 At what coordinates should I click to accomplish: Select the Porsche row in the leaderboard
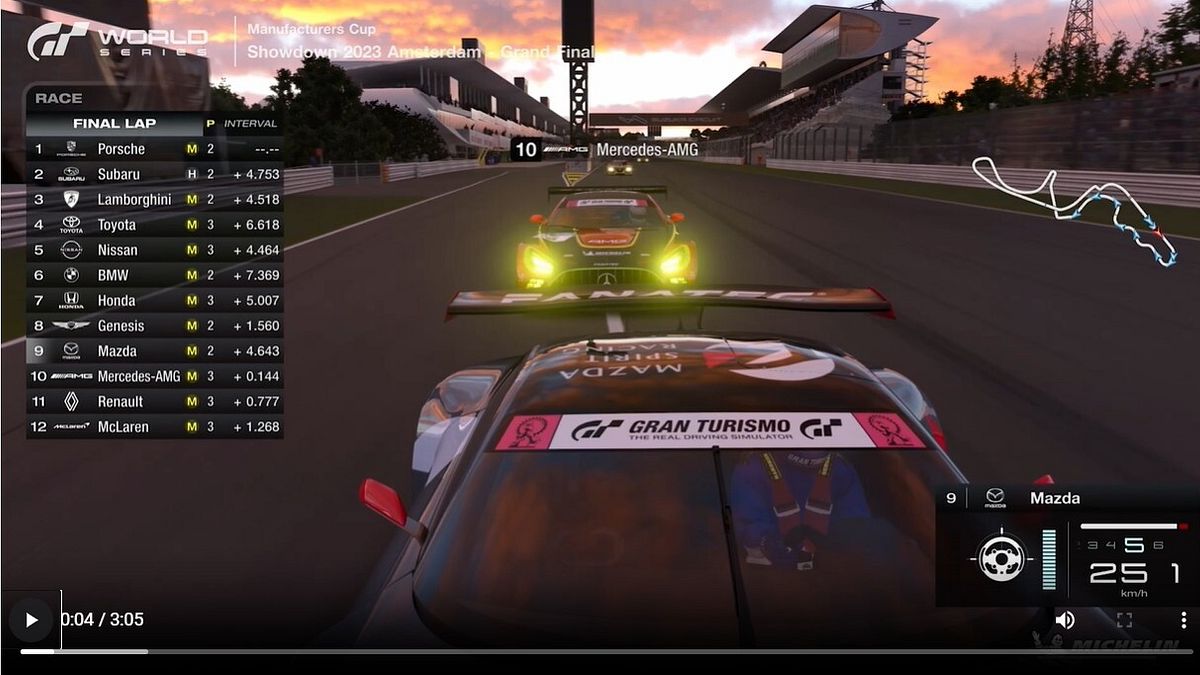click(155, 149)
